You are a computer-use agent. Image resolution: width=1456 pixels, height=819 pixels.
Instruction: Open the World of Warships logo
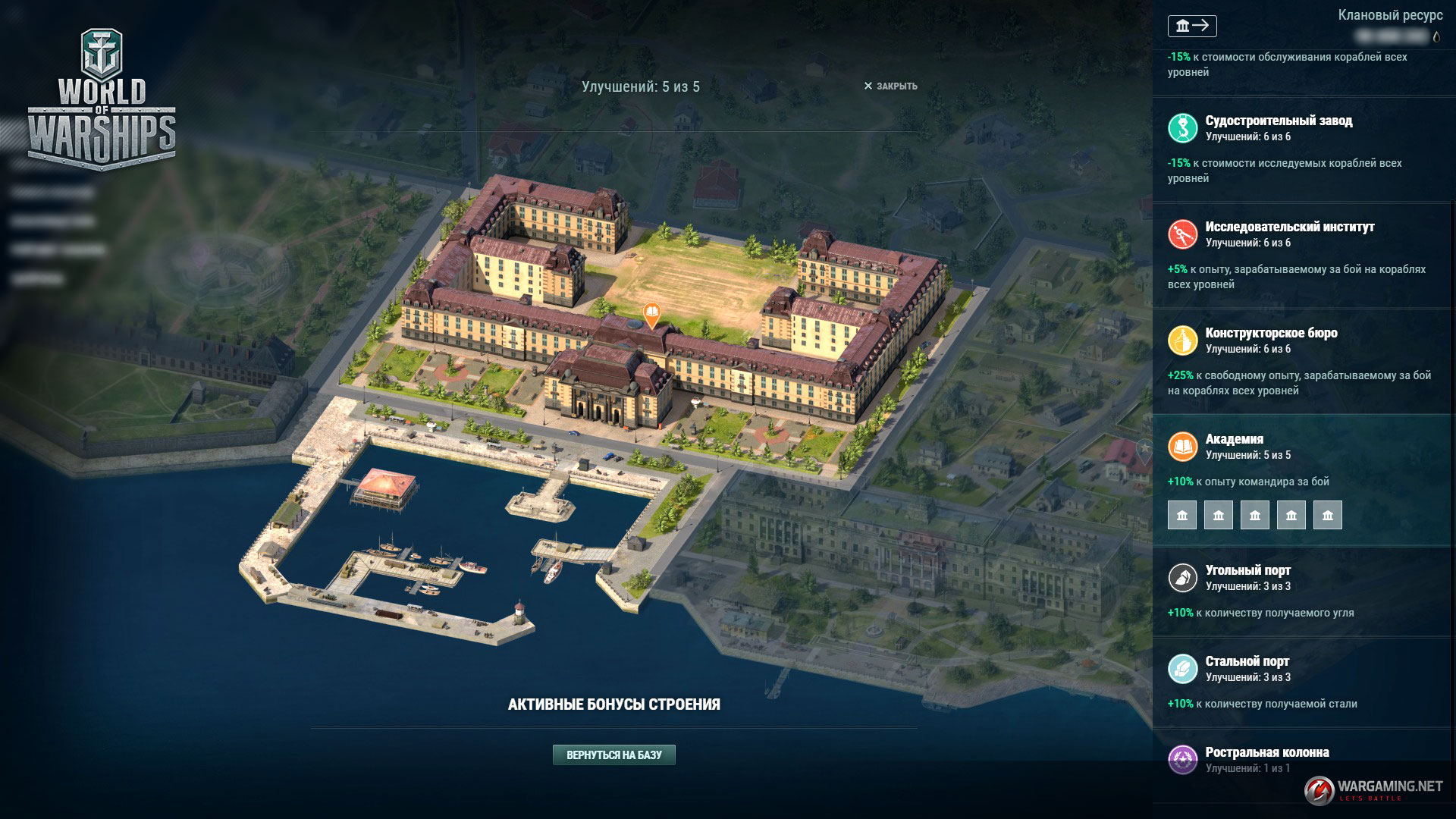click(102, 99)
